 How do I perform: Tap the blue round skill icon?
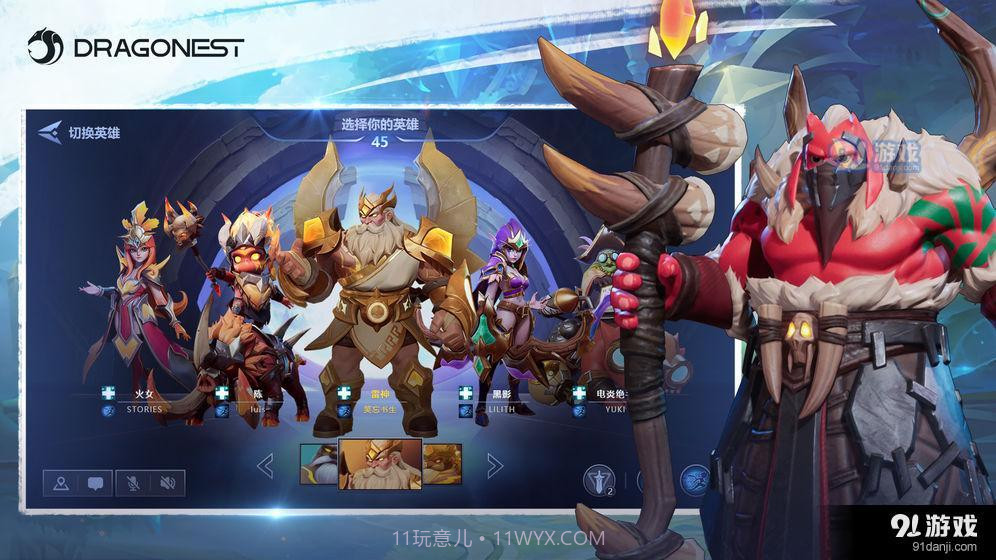[x=695, y=479]
